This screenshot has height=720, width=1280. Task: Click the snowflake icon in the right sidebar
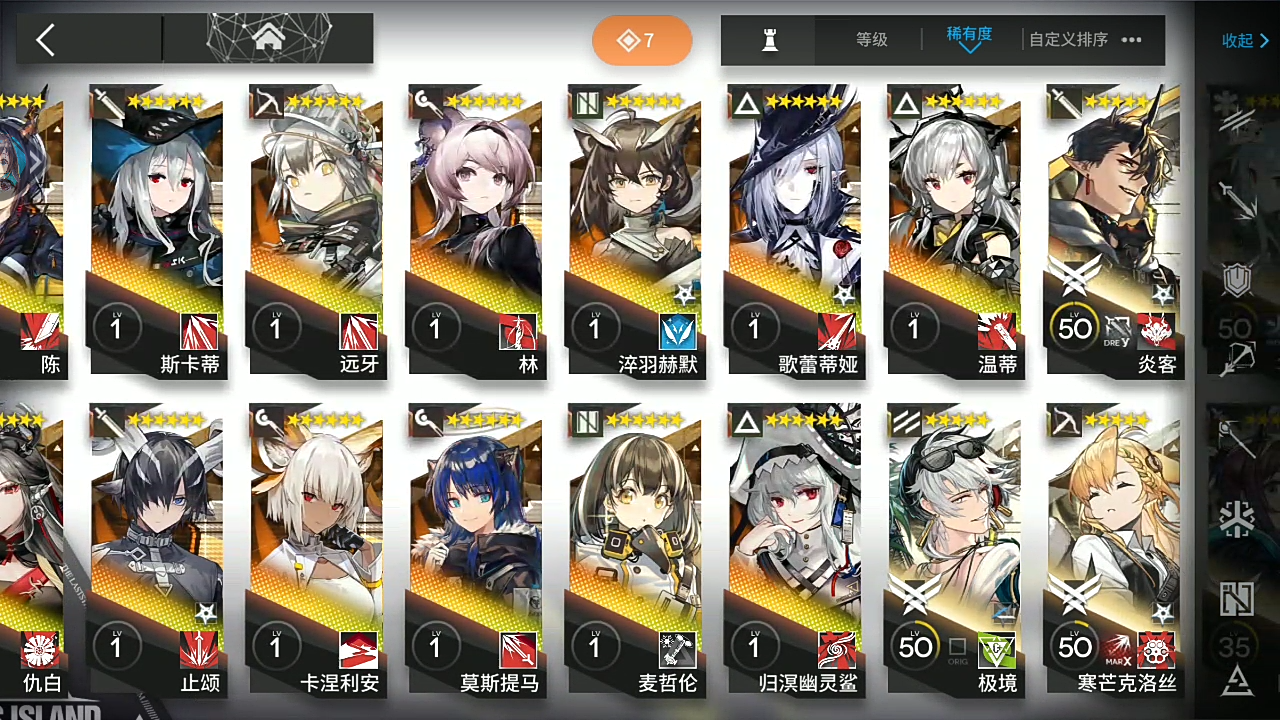click(1238, 519)
